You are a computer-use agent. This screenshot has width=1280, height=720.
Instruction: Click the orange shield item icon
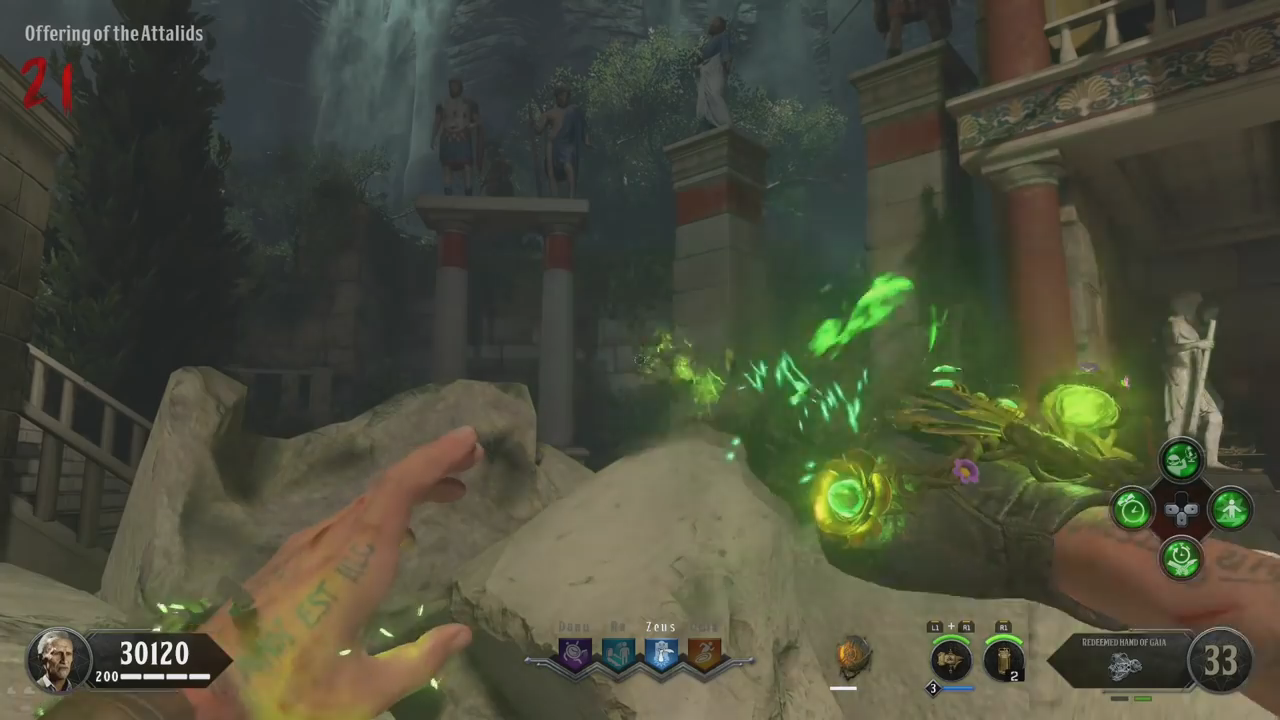pos(853,656)
